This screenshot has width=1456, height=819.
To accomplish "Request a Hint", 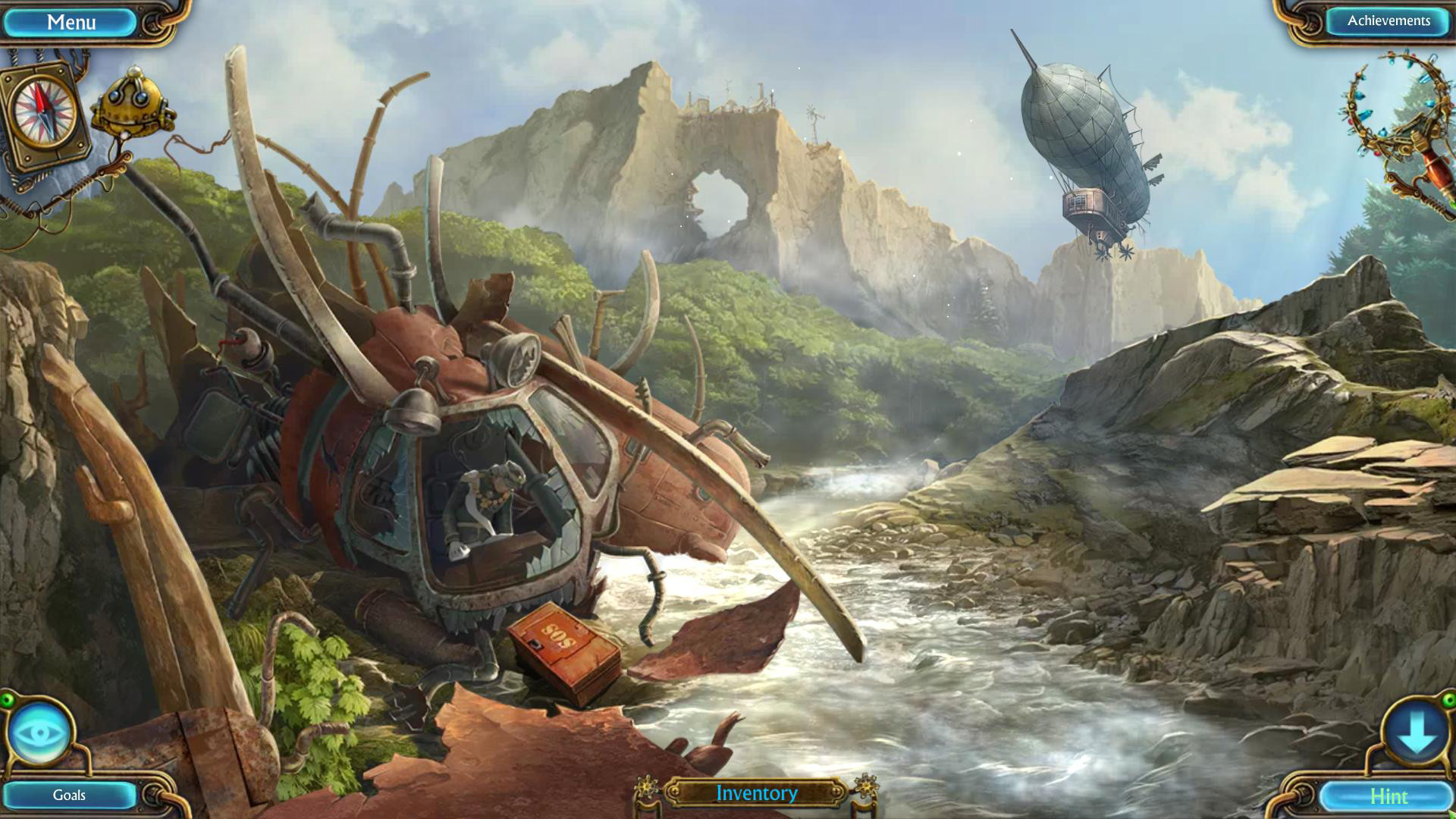I will click(x=1389, y=796).
